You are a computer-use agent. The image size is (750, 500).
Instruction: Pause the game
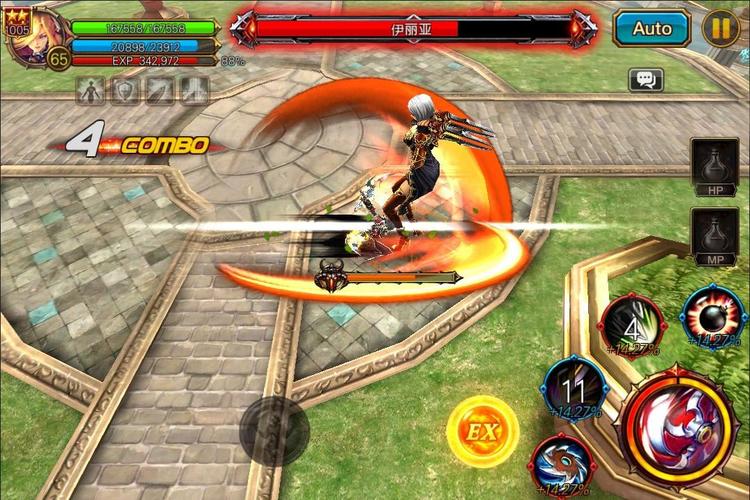click(x=720, y=28)
